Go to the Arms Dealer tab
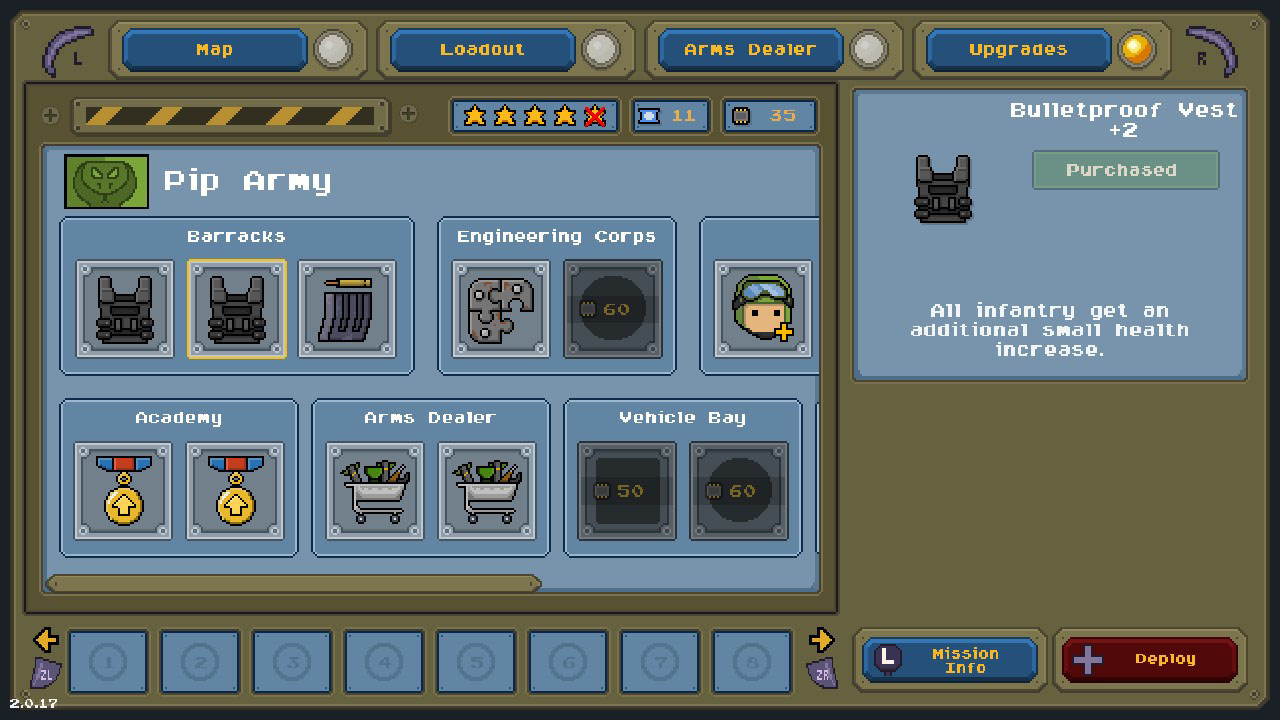 point(750,49)
